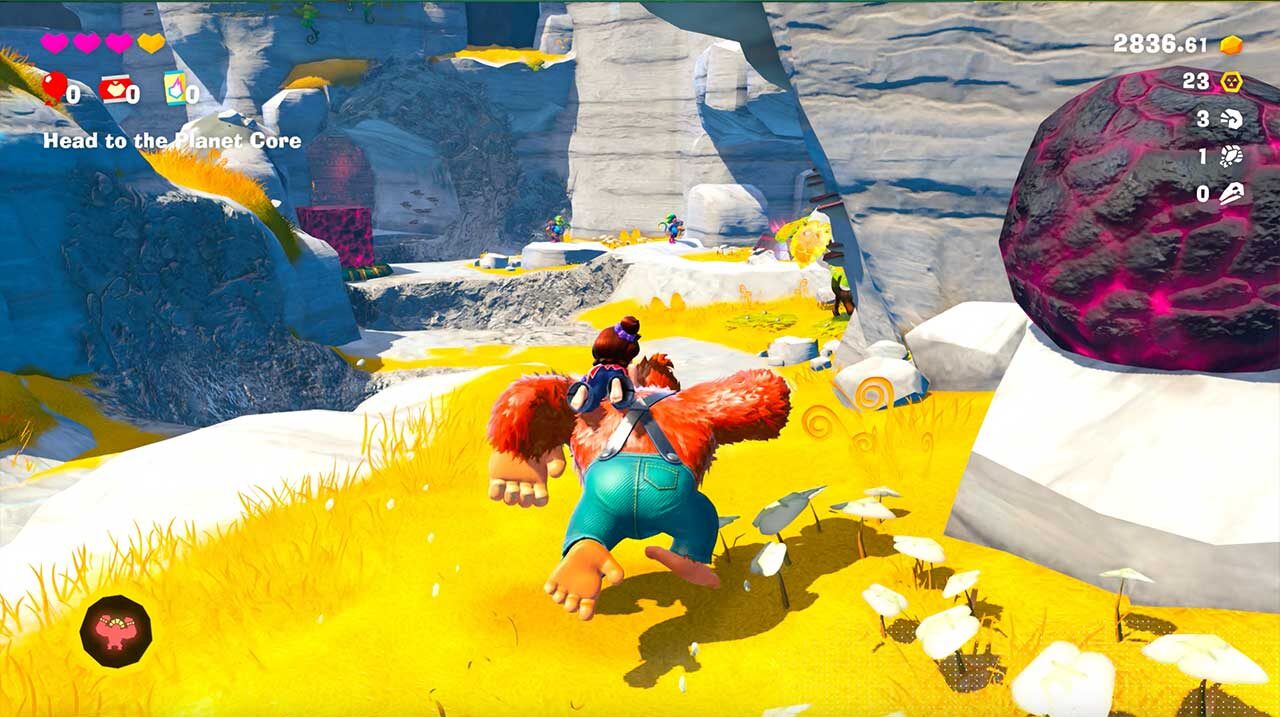
Task: Click the trilobite-shaped fossil icon
Action: [x=1231, y=157]
